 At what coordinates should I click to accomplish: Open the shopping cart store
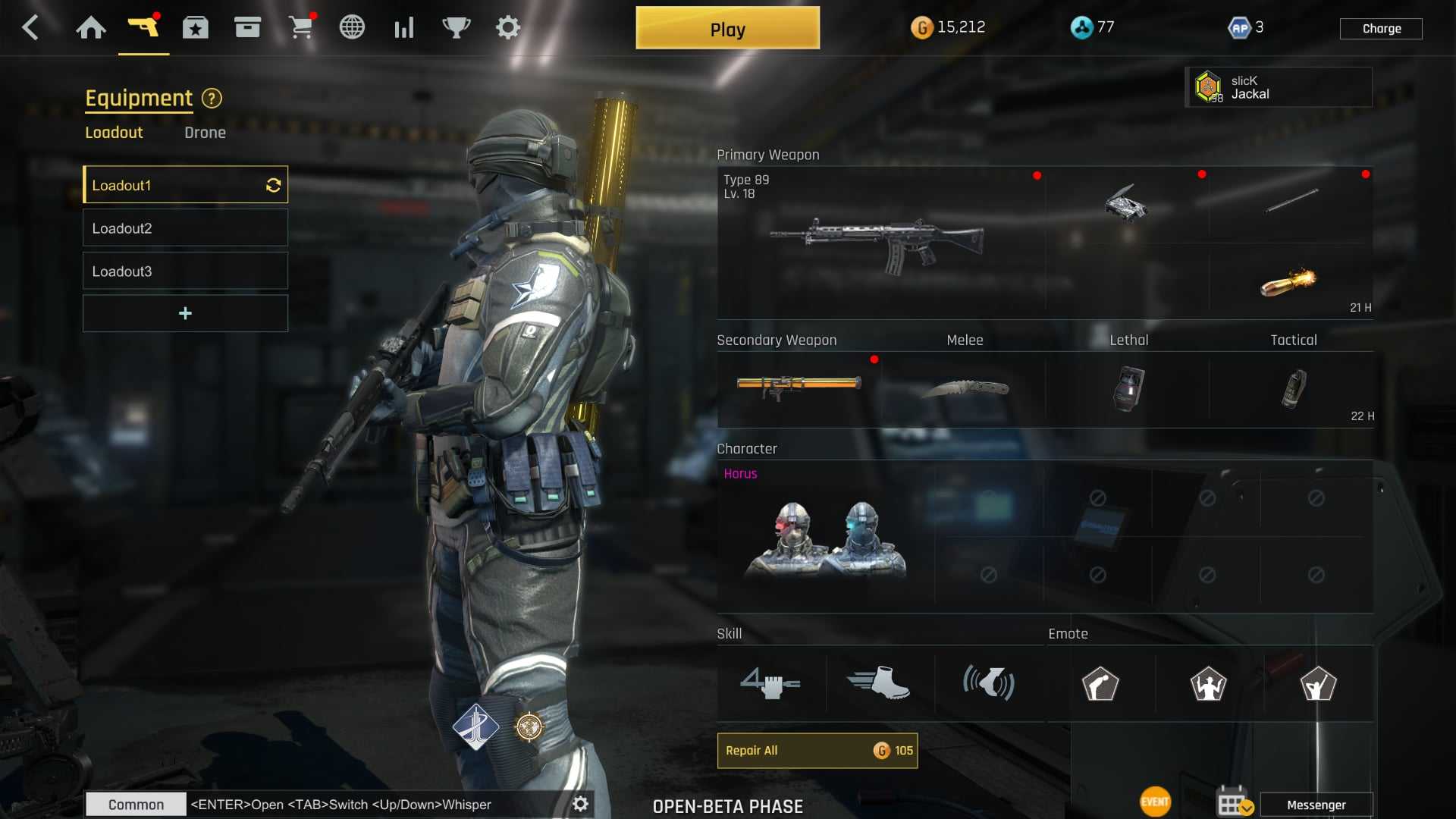click(301, 28)
